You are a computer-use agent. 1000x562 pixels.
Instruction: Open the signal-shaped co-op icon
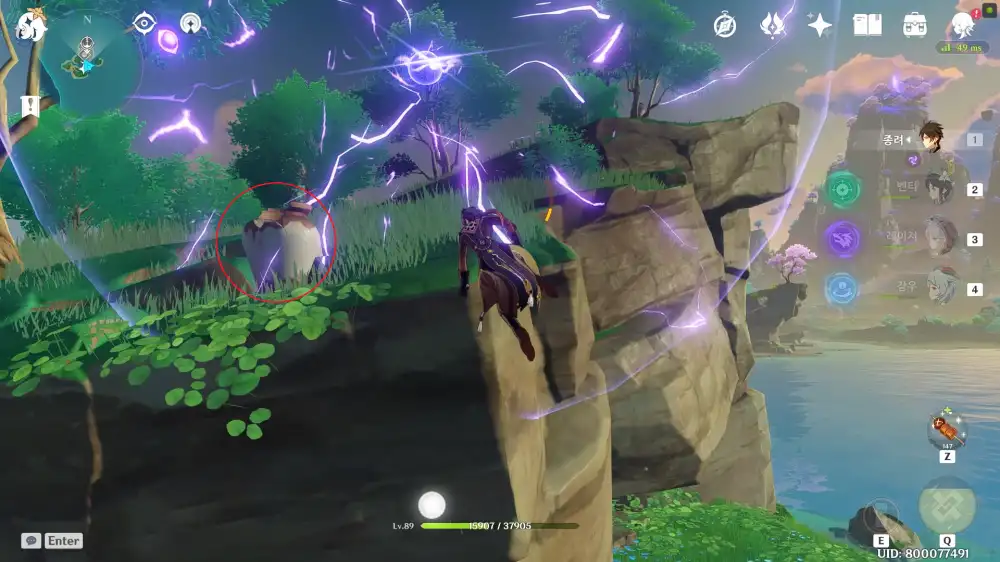(191, 23)
